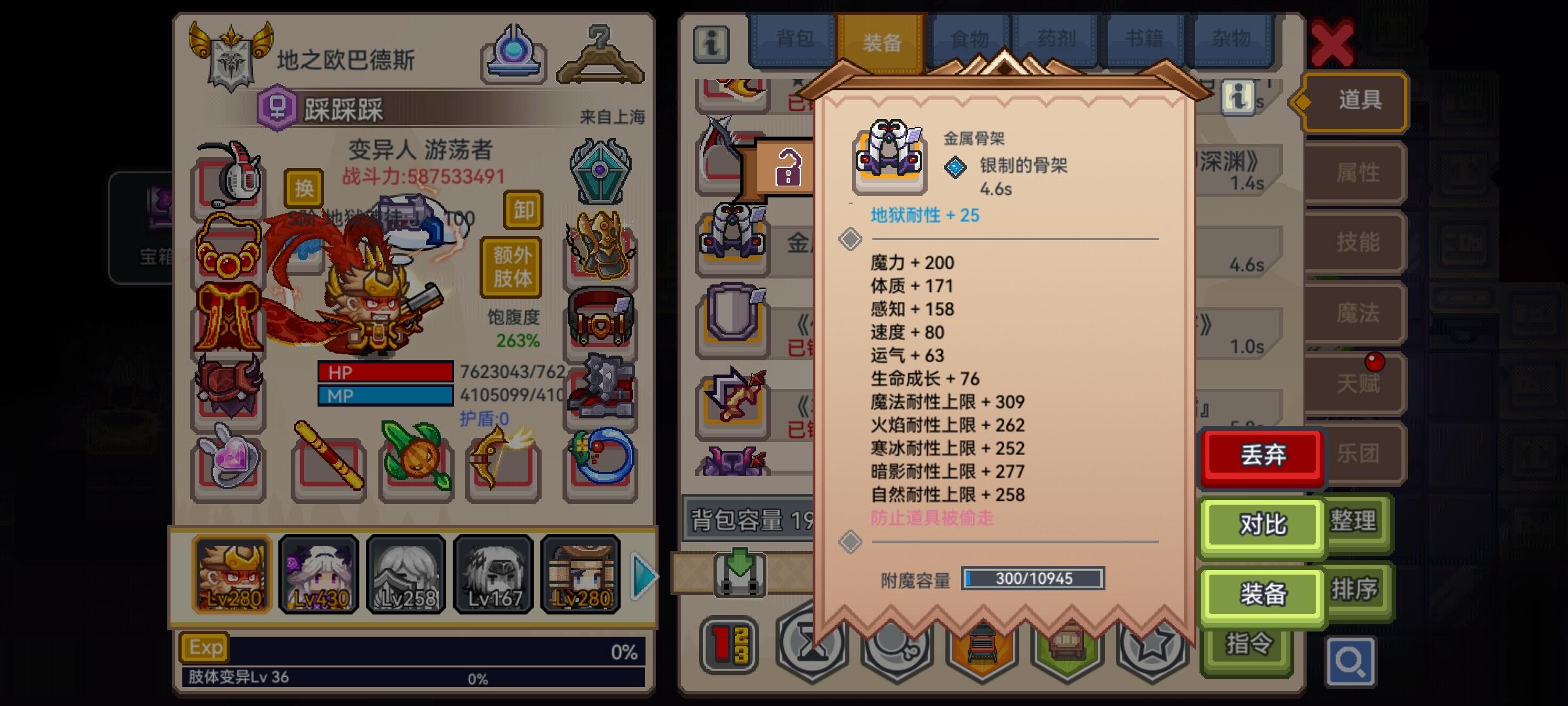Open the info 'i' icon above the backpack
This screenshot has height=706, width=1568.
point(711,44)
